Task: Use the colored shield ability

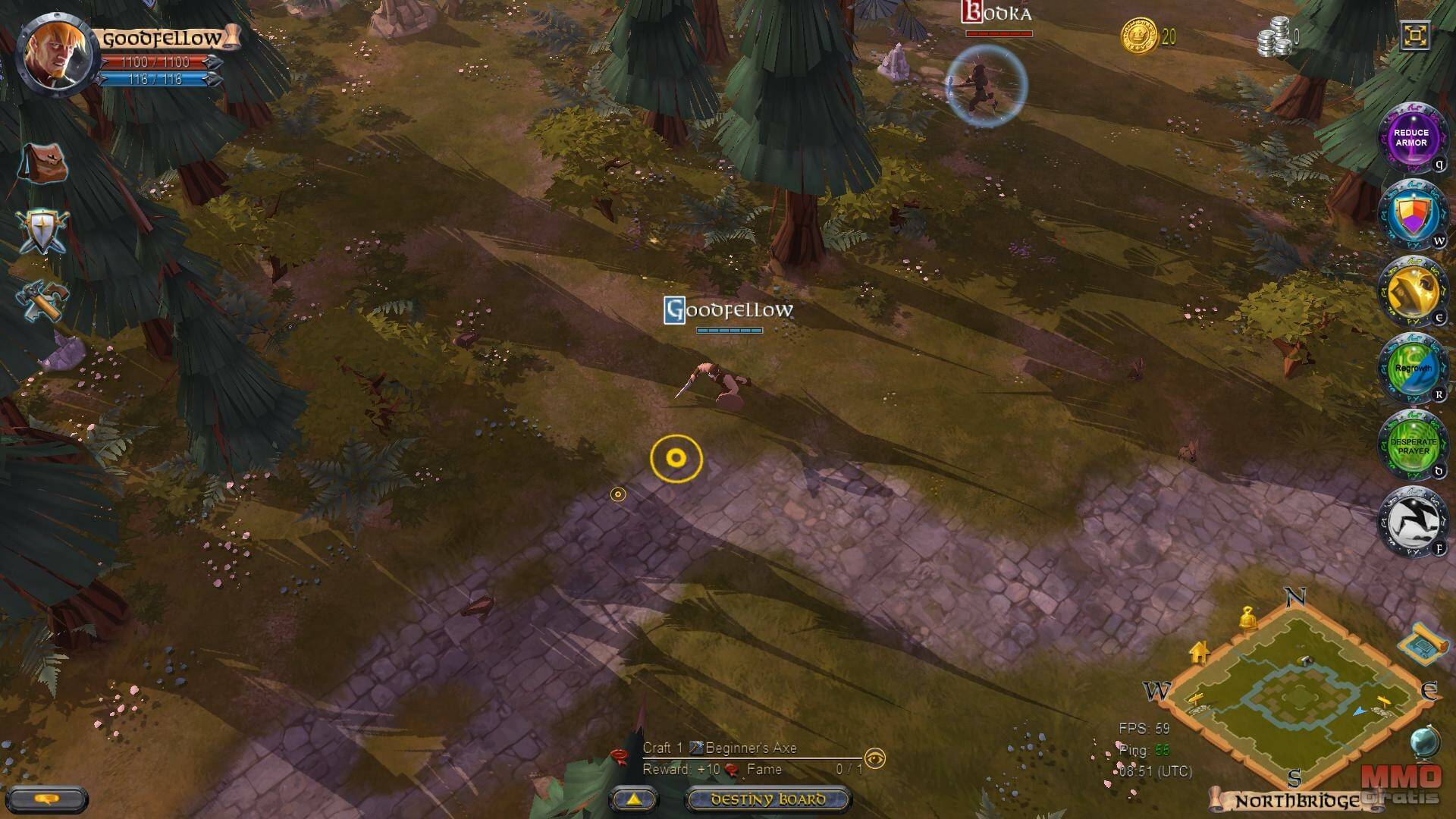Action: tap(1410, 215)
